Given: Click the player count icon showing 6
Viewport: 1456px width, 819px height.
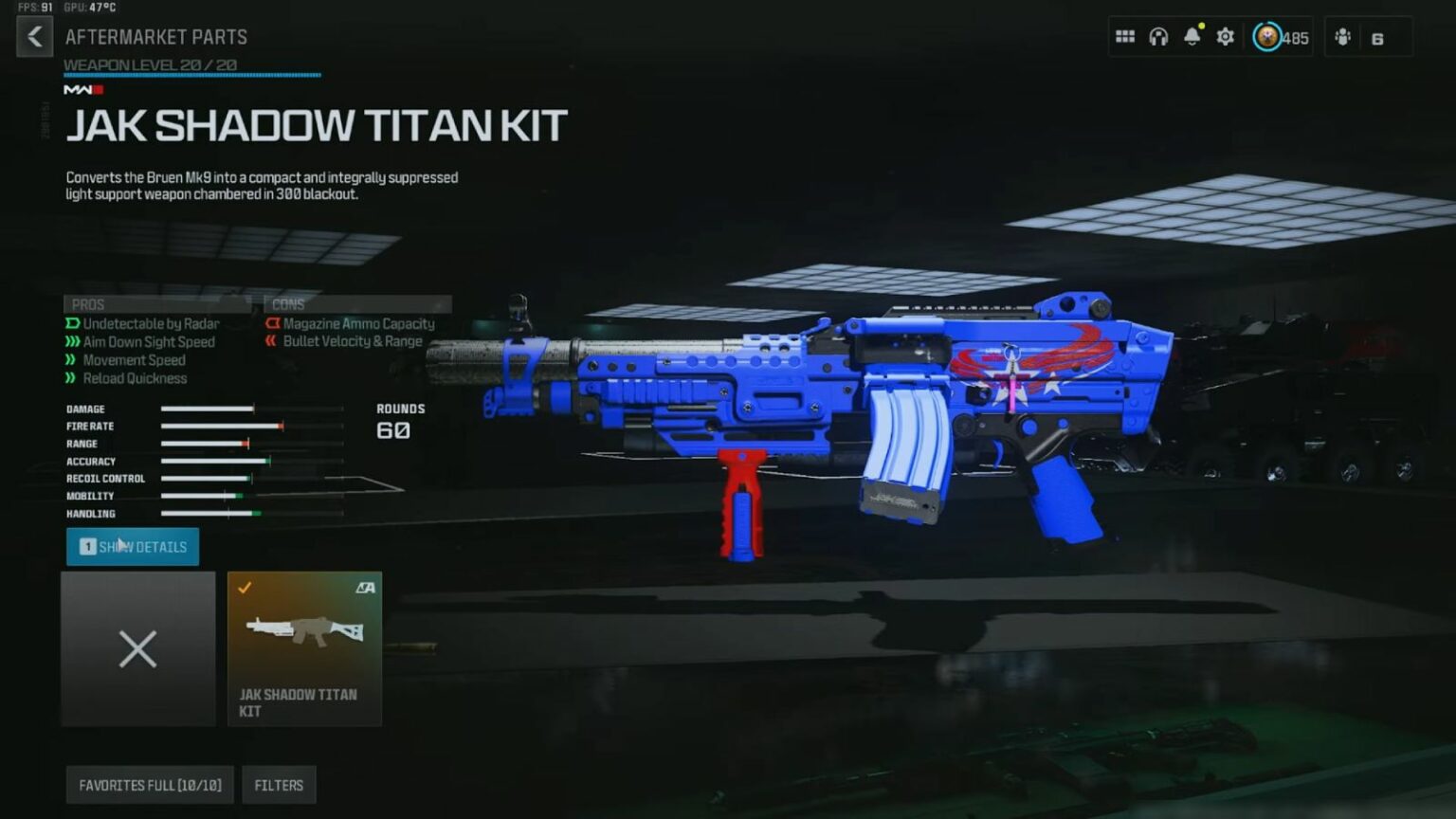Looking at the screenshot, I should click(1377, 37).
